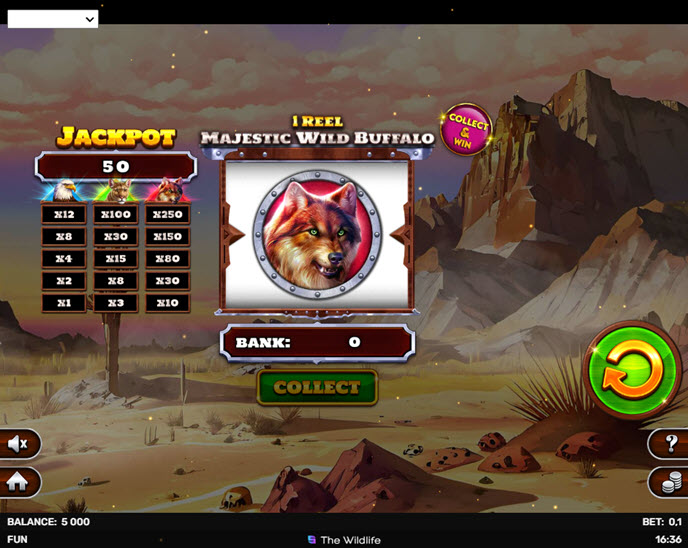Open the dropdown above the game
This screenshot has height=548, width=688.
[53, 18]
